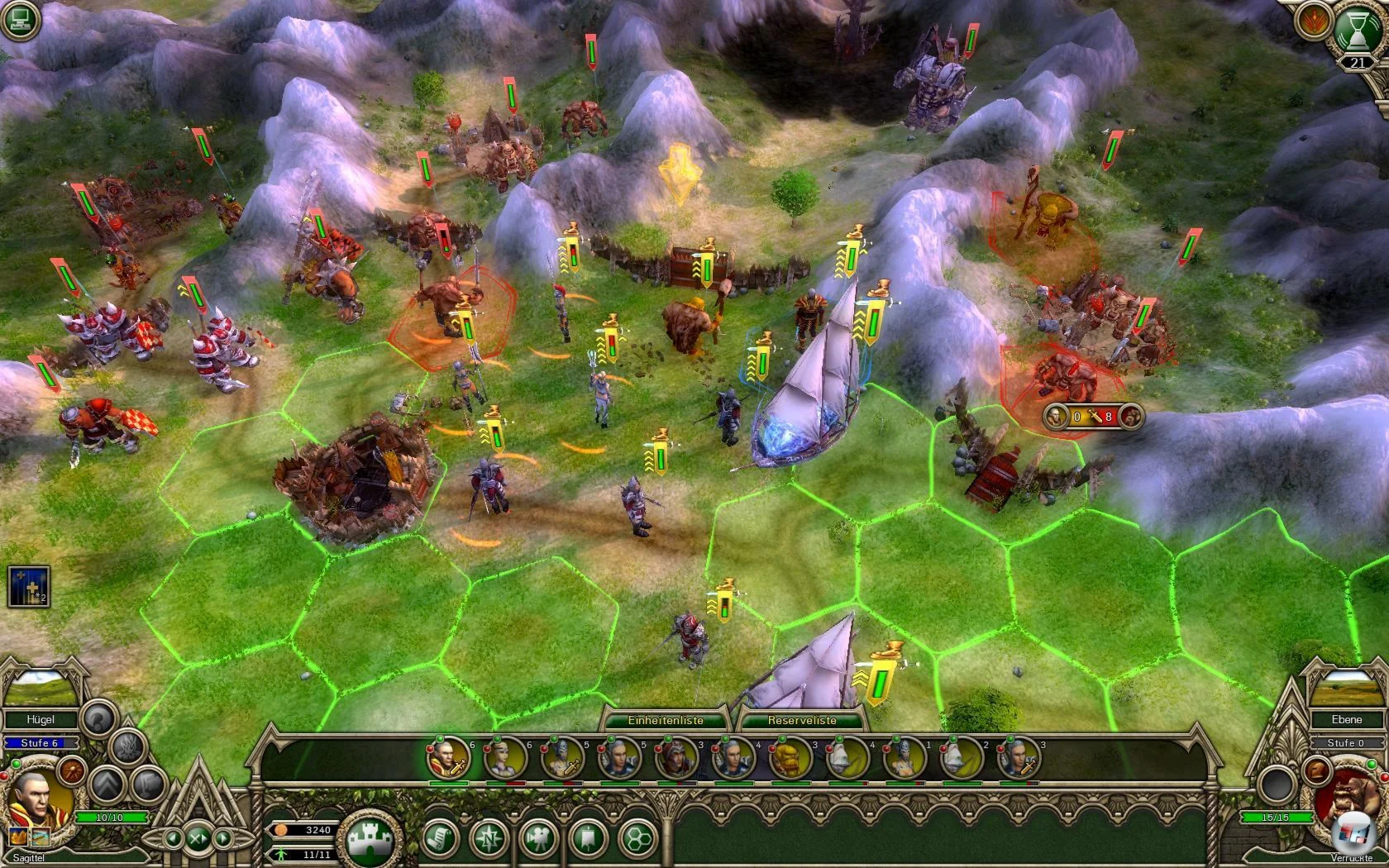Select the orange dwarf unit in unit list

[789, 758]
